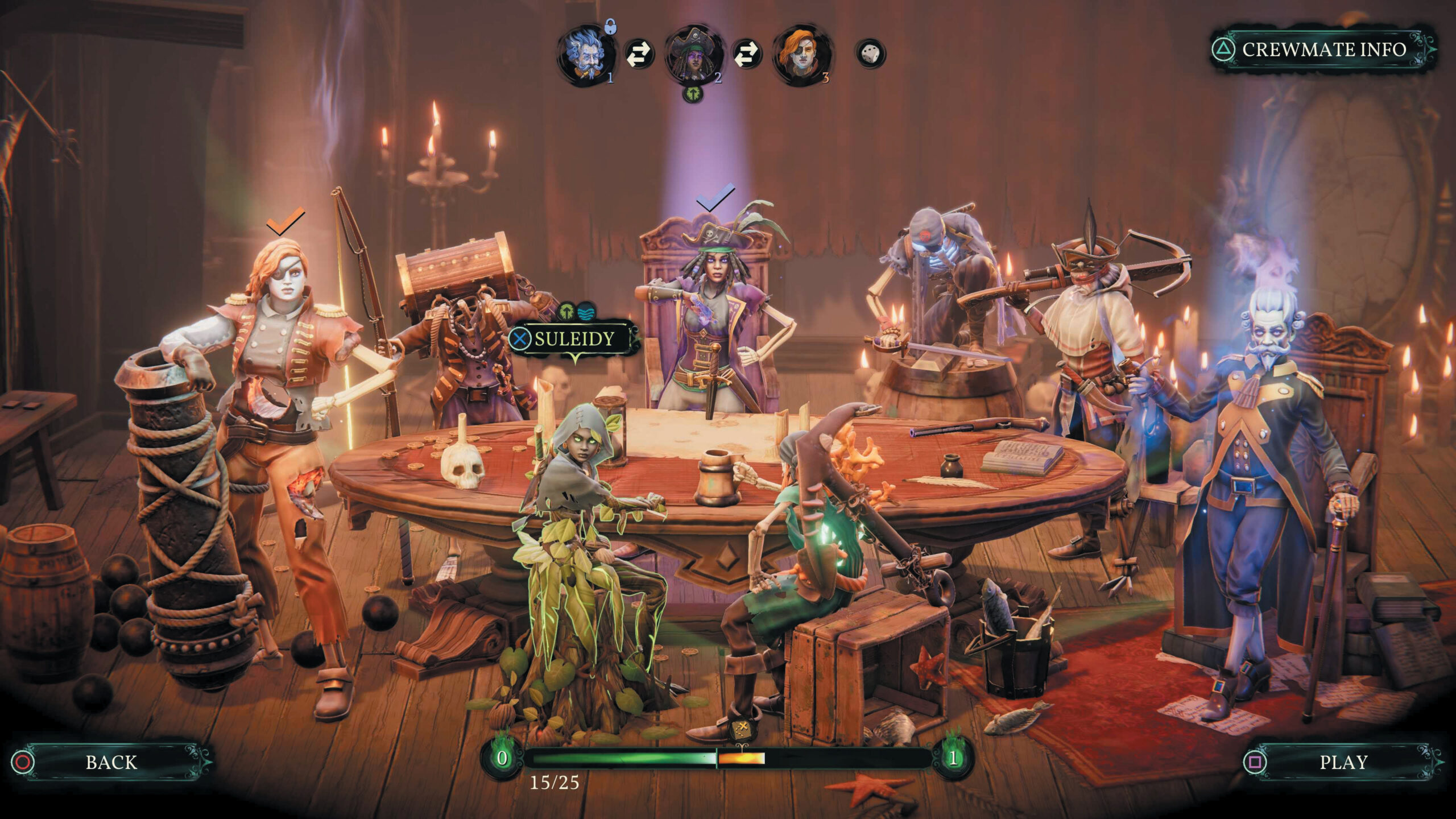Go back with the Back button

(x=111, y=762)
